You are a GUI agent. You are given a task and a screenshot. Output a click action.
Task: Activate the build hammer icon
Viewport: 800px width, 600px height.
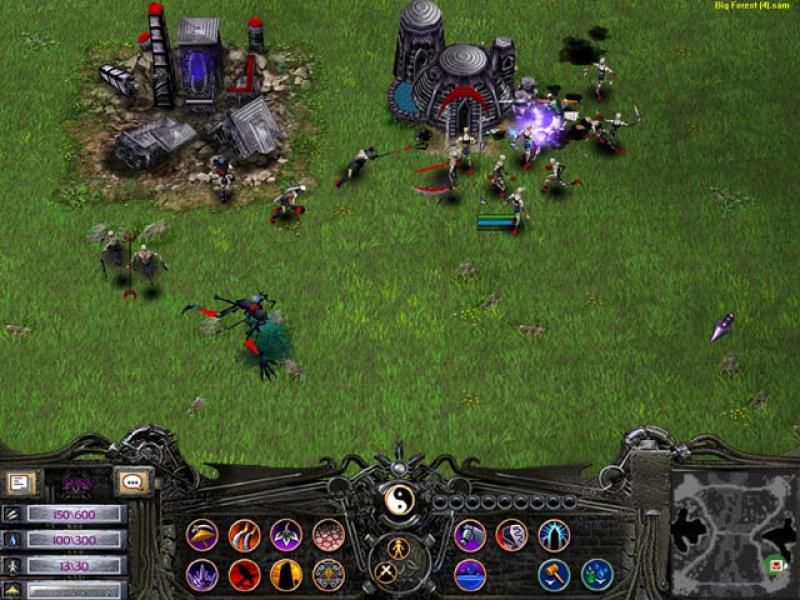[x=554, y=575]
